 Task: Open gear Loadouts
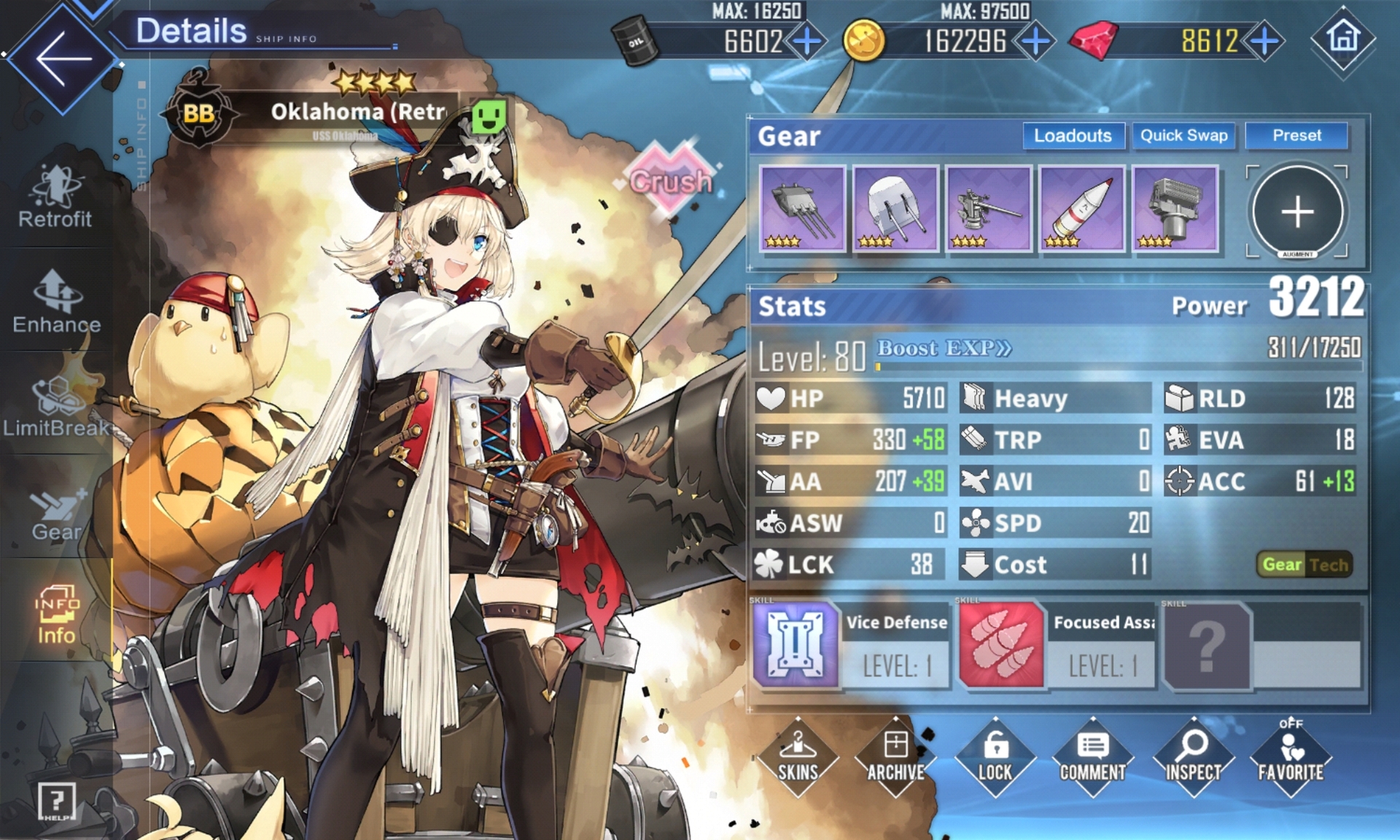pyautogui.click(x=1073, y=136)
